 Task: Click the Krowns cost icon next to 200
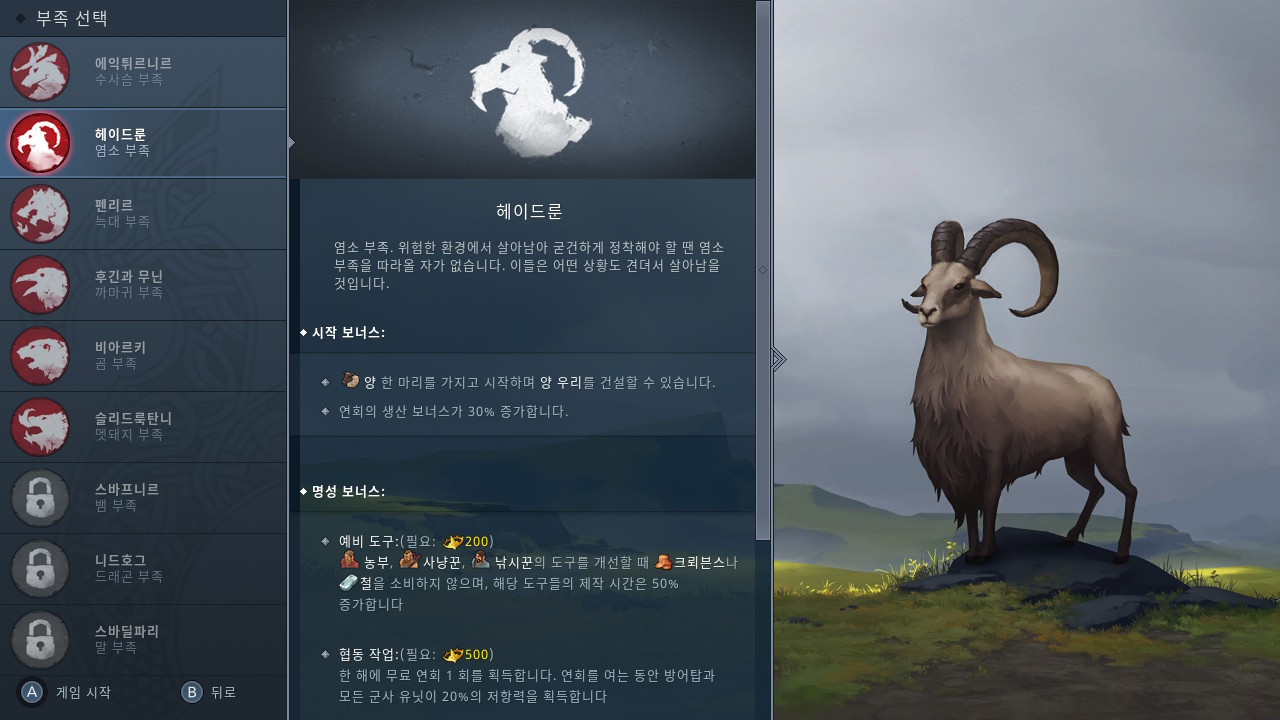click(455, 541)
